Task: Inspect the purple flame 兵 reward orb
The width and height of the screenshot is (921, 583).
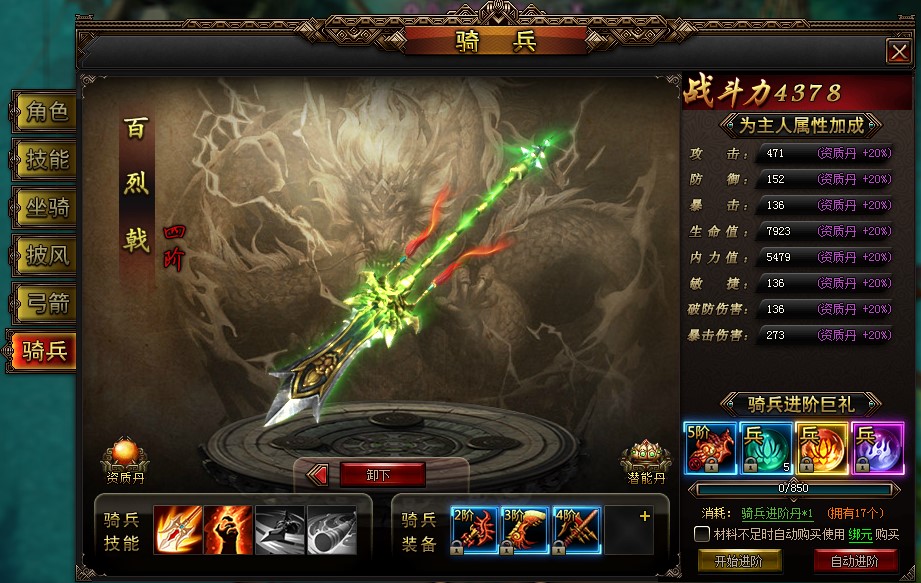Action: tap(877, 448)
